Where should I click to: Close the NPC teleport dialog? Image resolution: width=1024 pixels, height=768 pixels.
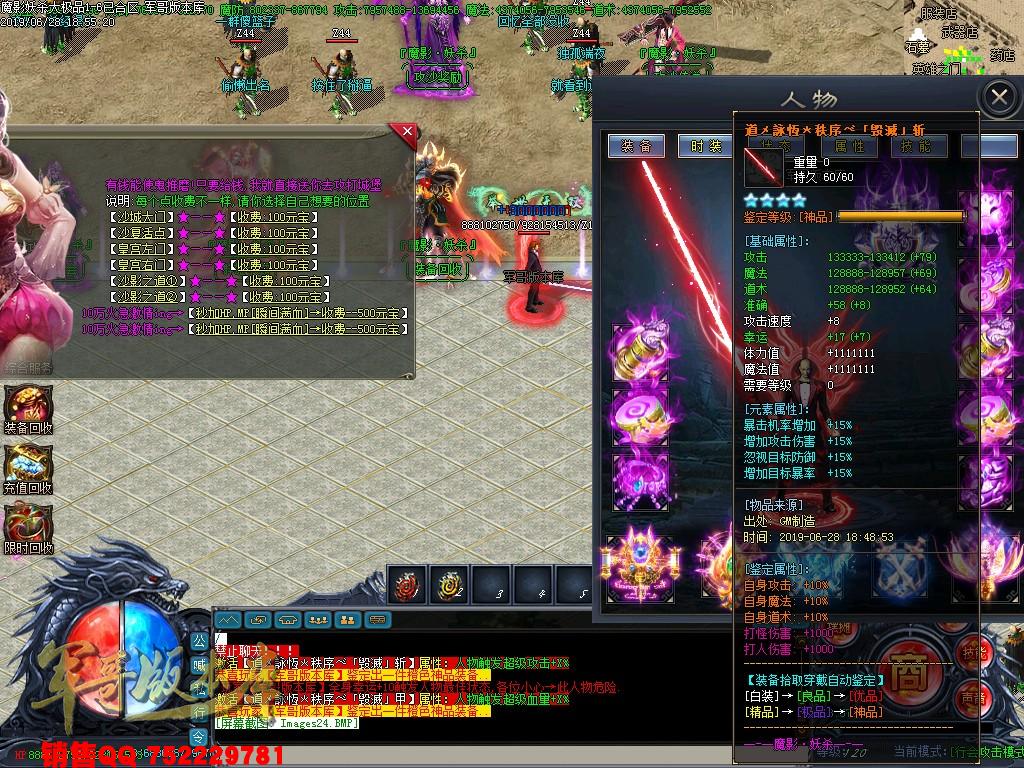point(405,131)
